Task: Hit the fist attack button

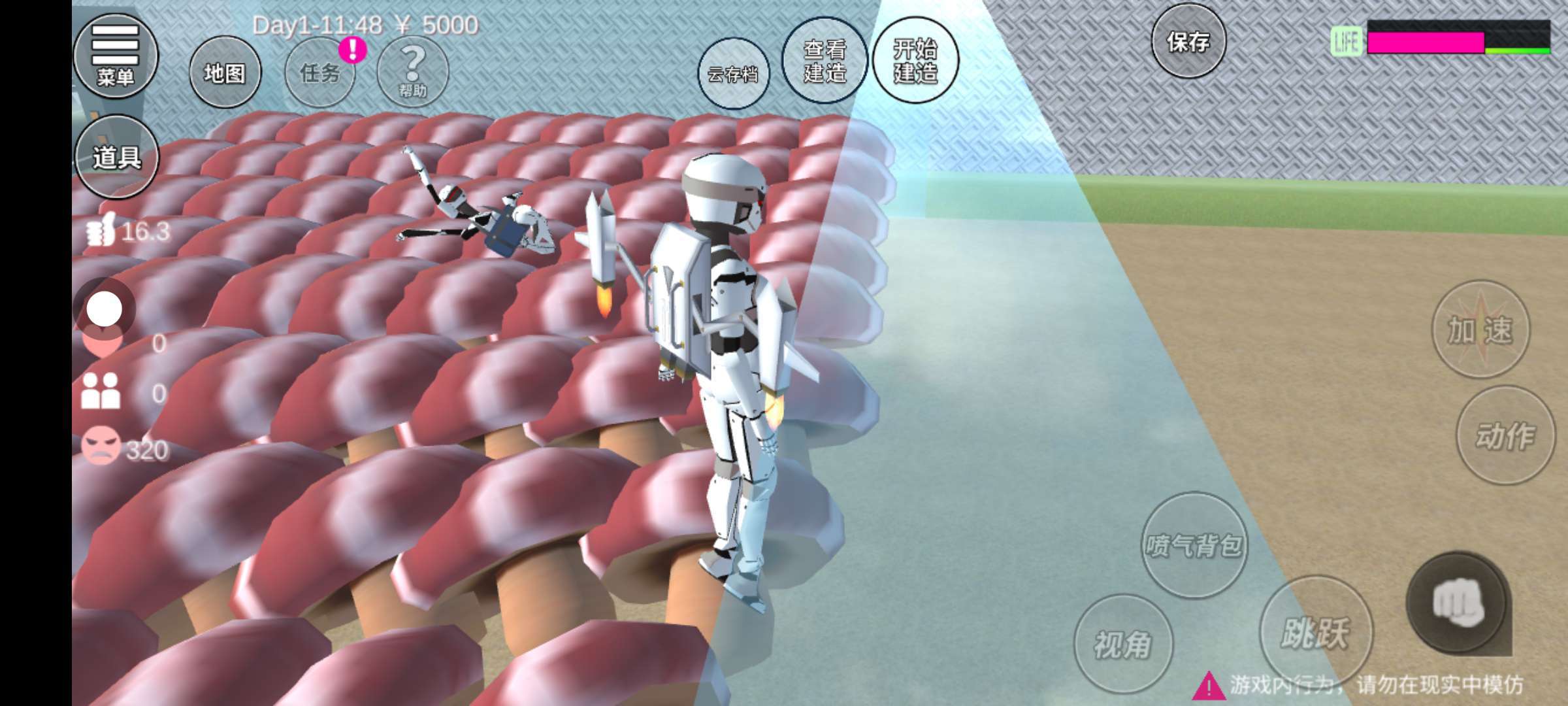Action: pos(1458,603)
